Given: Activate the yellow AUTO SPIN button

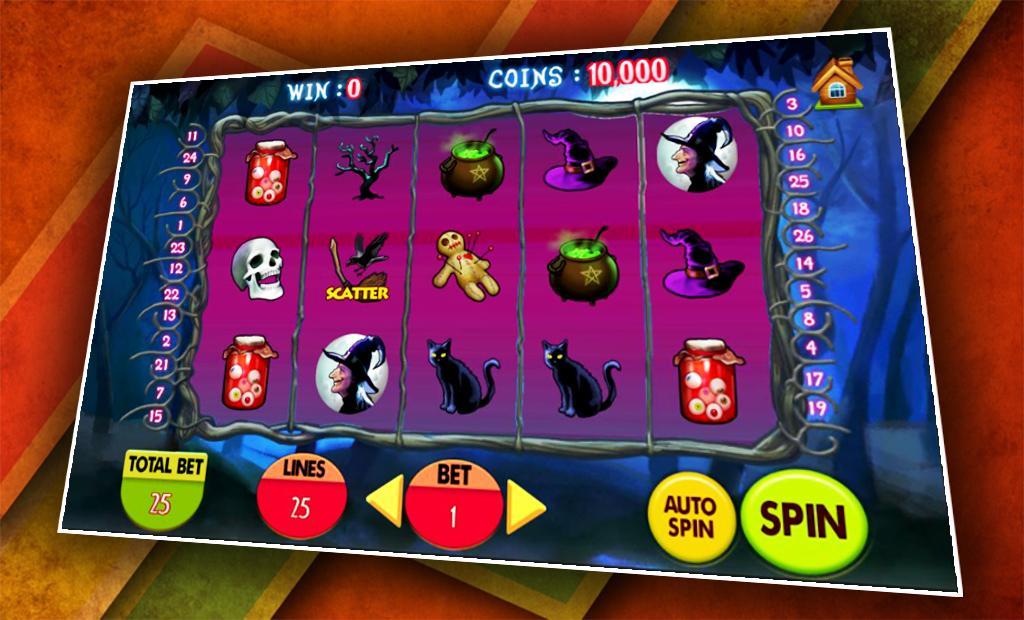Looking at the screenshot, I should tap(691, 516).
